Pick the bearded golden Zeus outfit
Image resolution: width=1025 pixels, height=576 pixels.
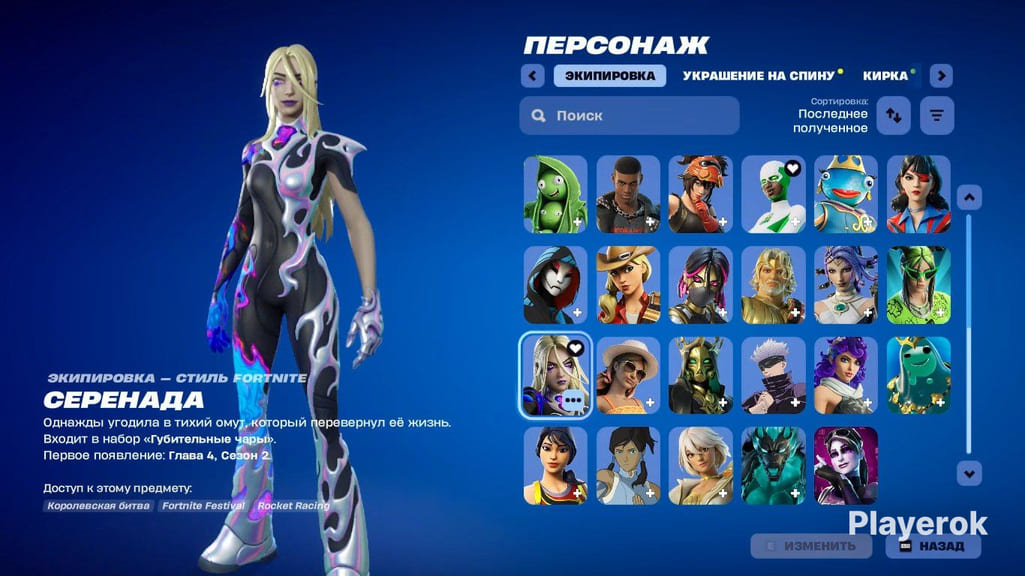(x=773, y=285)
